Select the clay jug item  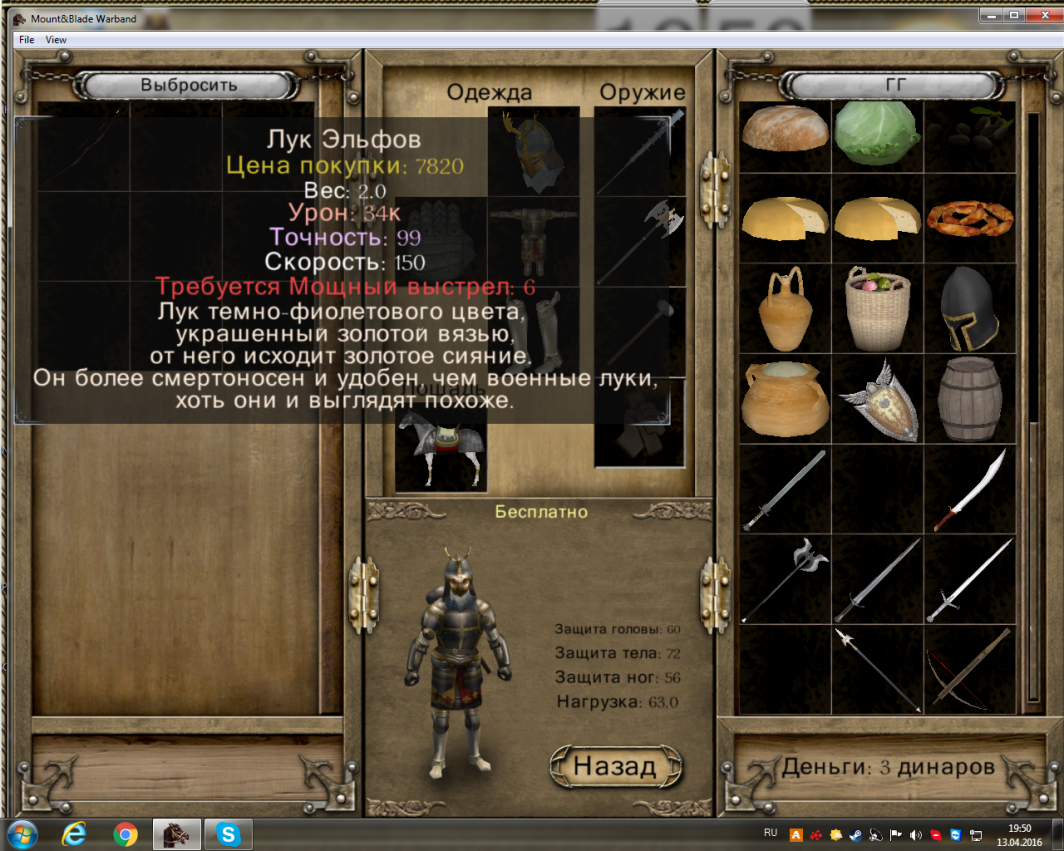tap(785, 308)
